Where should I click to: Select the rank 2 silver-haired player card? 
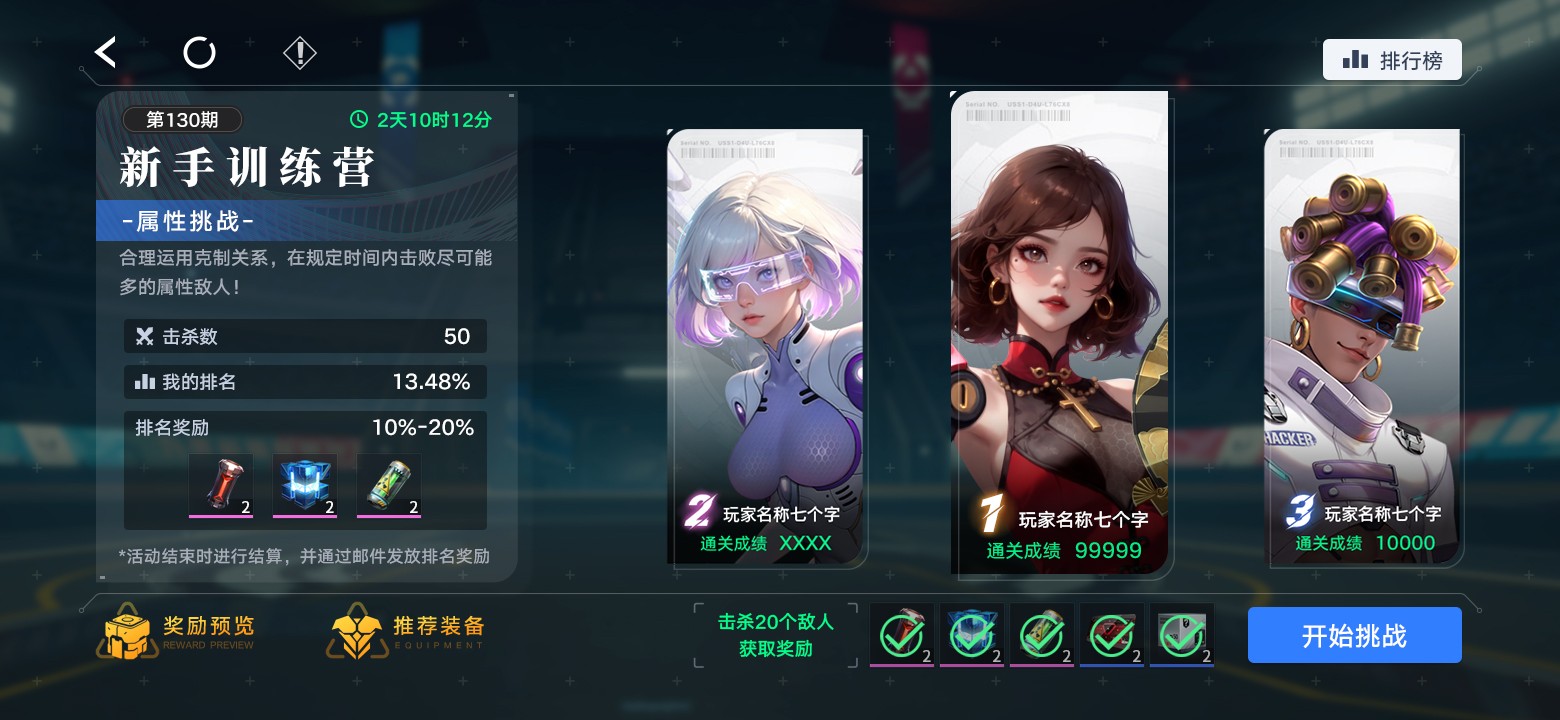tap(765, 345)
